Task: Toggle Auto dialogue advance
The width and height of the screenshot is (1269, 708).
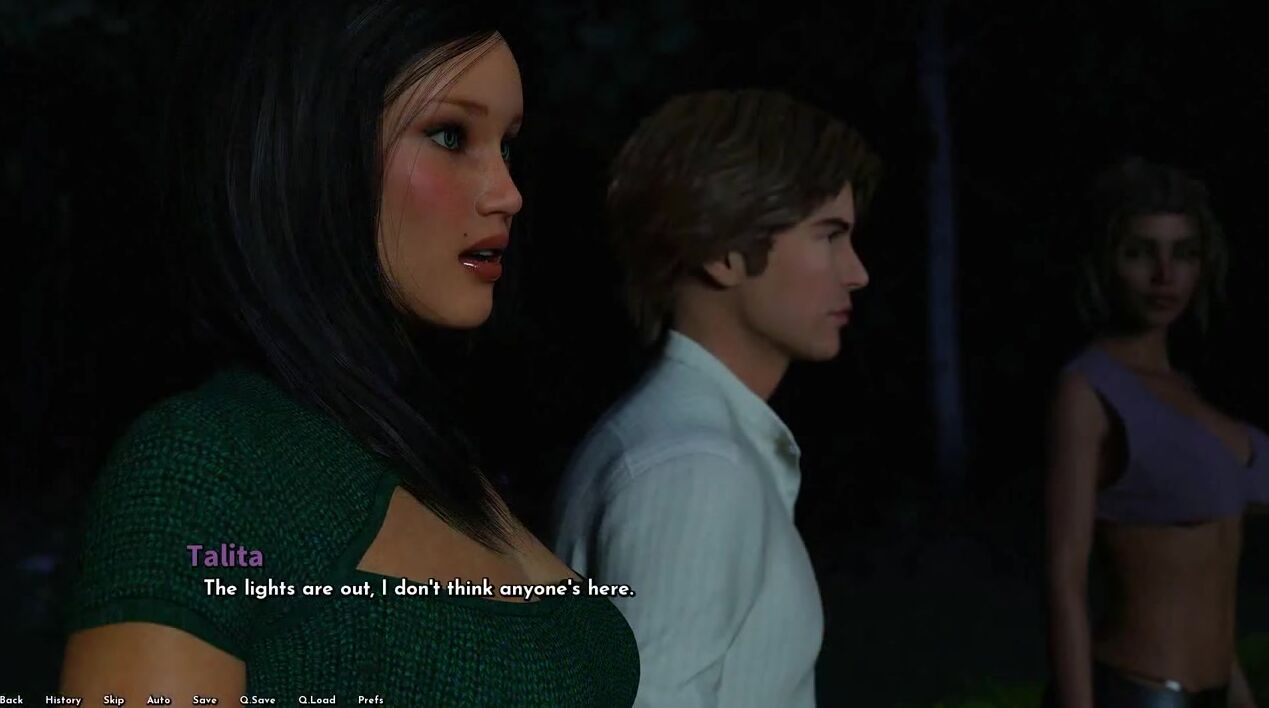Action: (x=159, y=700)
